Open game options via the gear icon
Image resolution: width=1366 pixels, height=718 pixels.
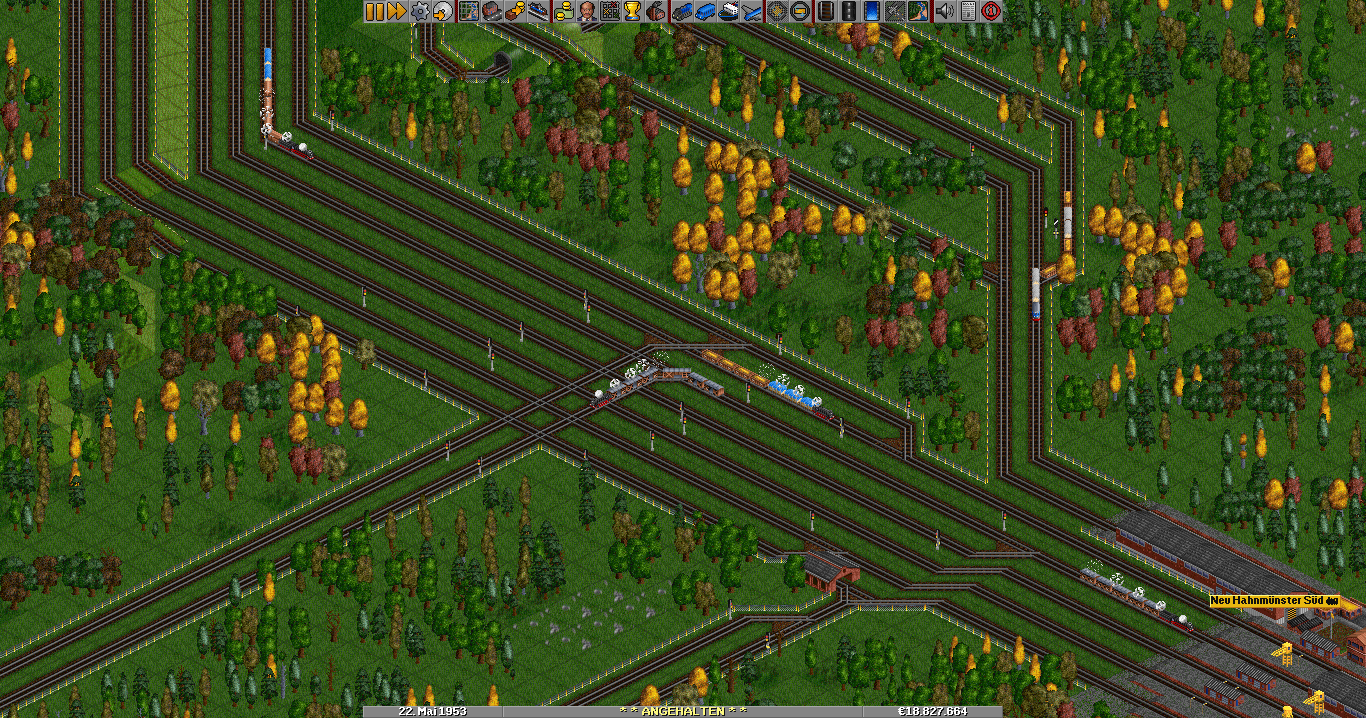point(420,11)
